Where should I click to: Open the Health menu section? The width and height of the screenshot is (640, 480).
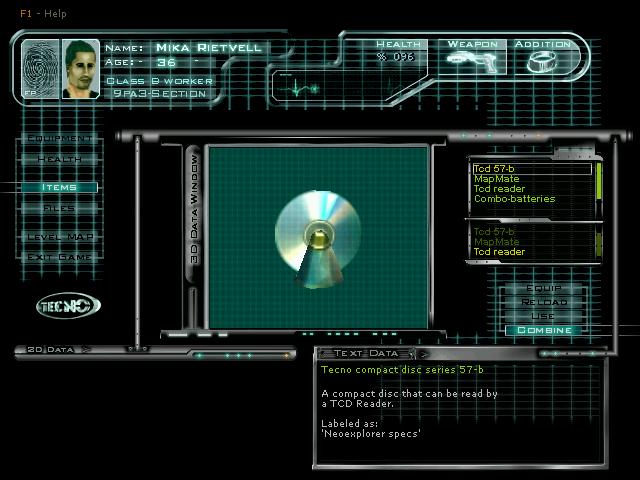pos(60,159)
